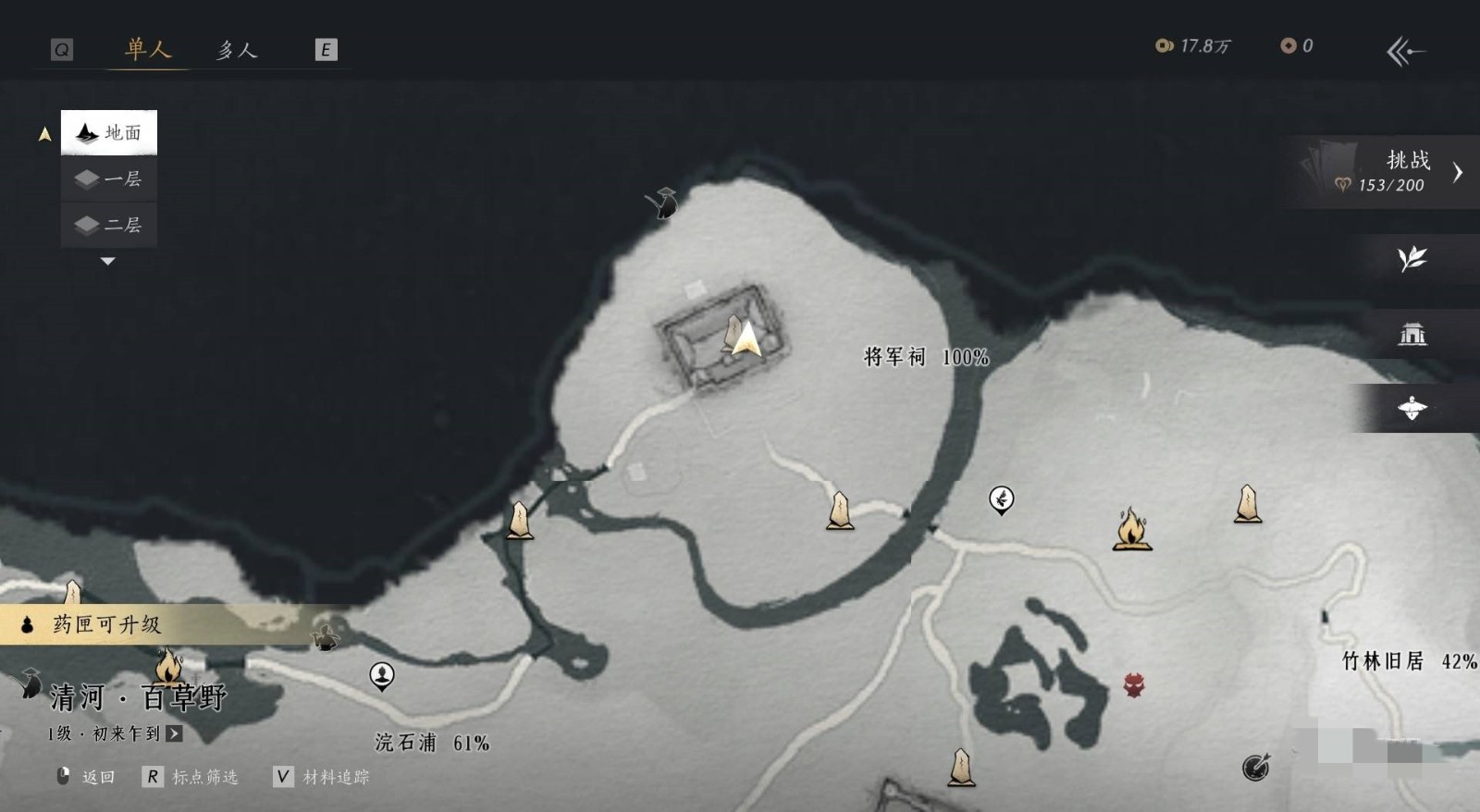This screenshot has width=1480, height=812.
Task: Open 标点筛选 marker filter
Action: (191, 777)
